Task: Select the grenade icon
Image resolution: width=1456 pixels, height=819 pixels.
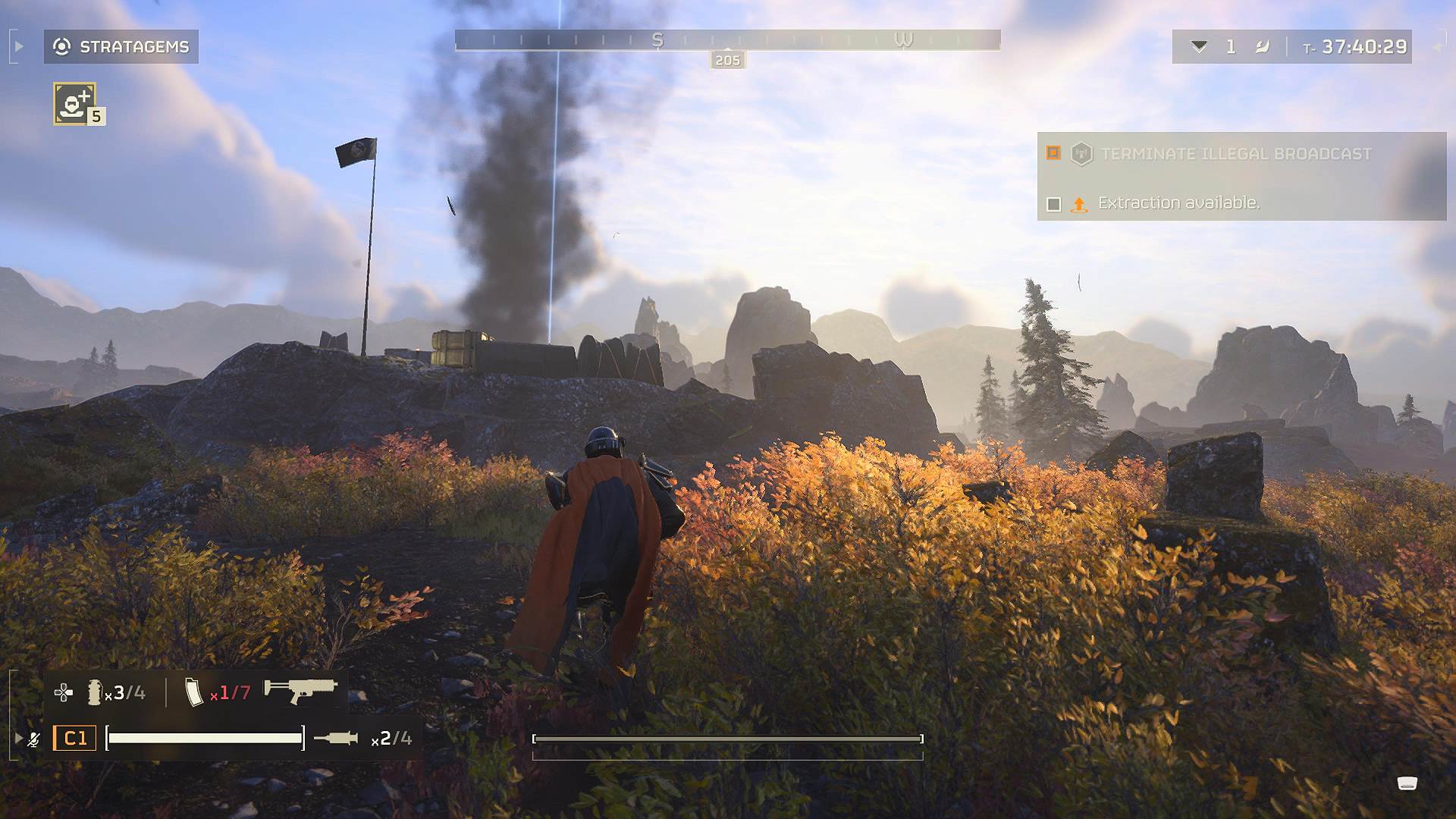Action: tap(95, 692)
